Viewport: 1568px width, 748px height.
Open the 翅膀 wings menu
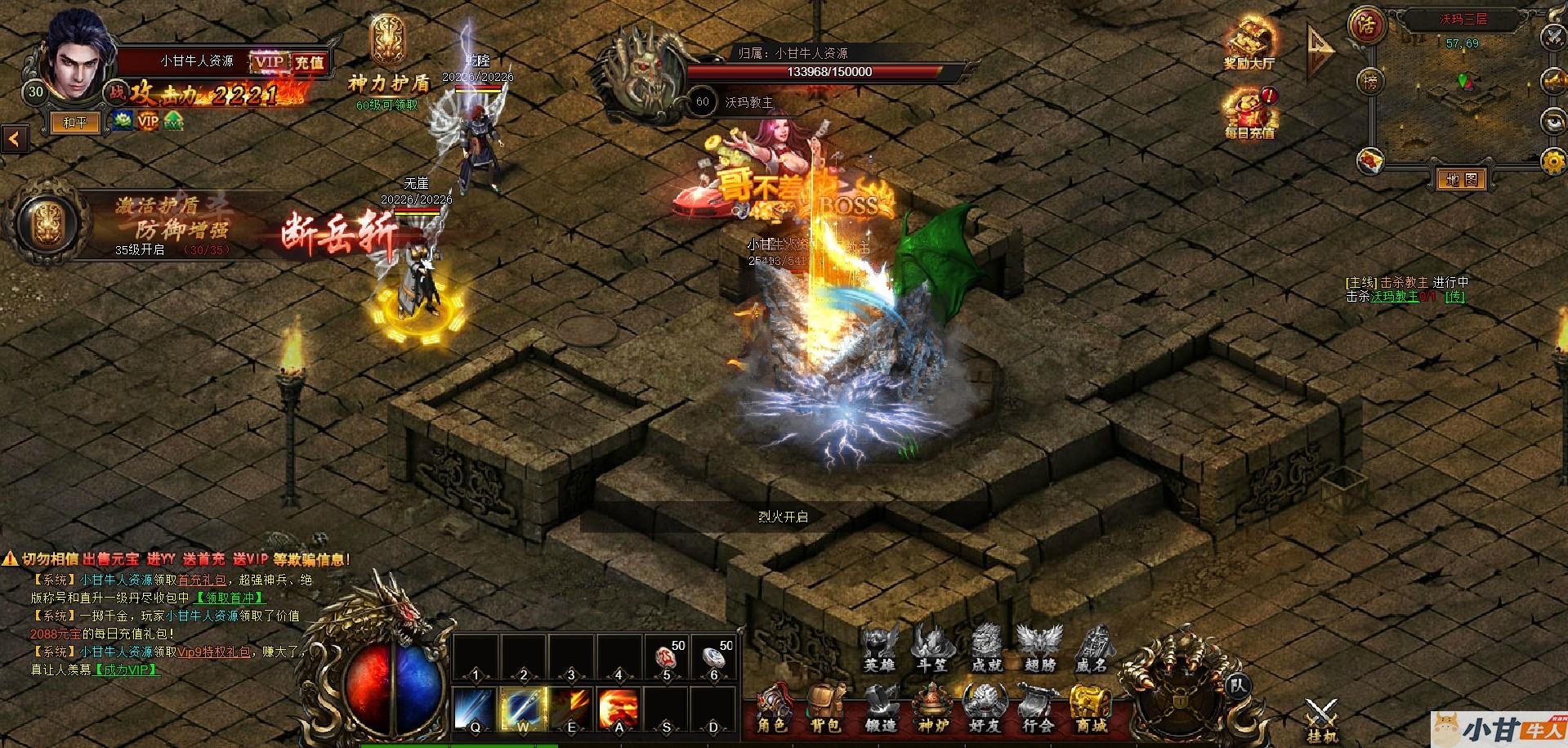coord(1039,648)
